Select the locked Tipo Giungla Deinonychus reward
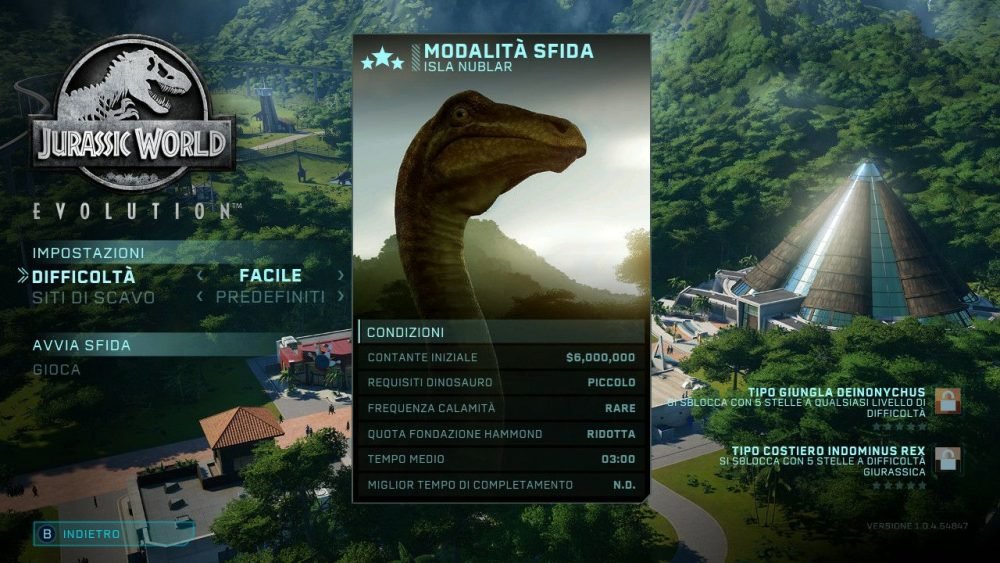Screen dimensions: 1000x563 (947, 401)
